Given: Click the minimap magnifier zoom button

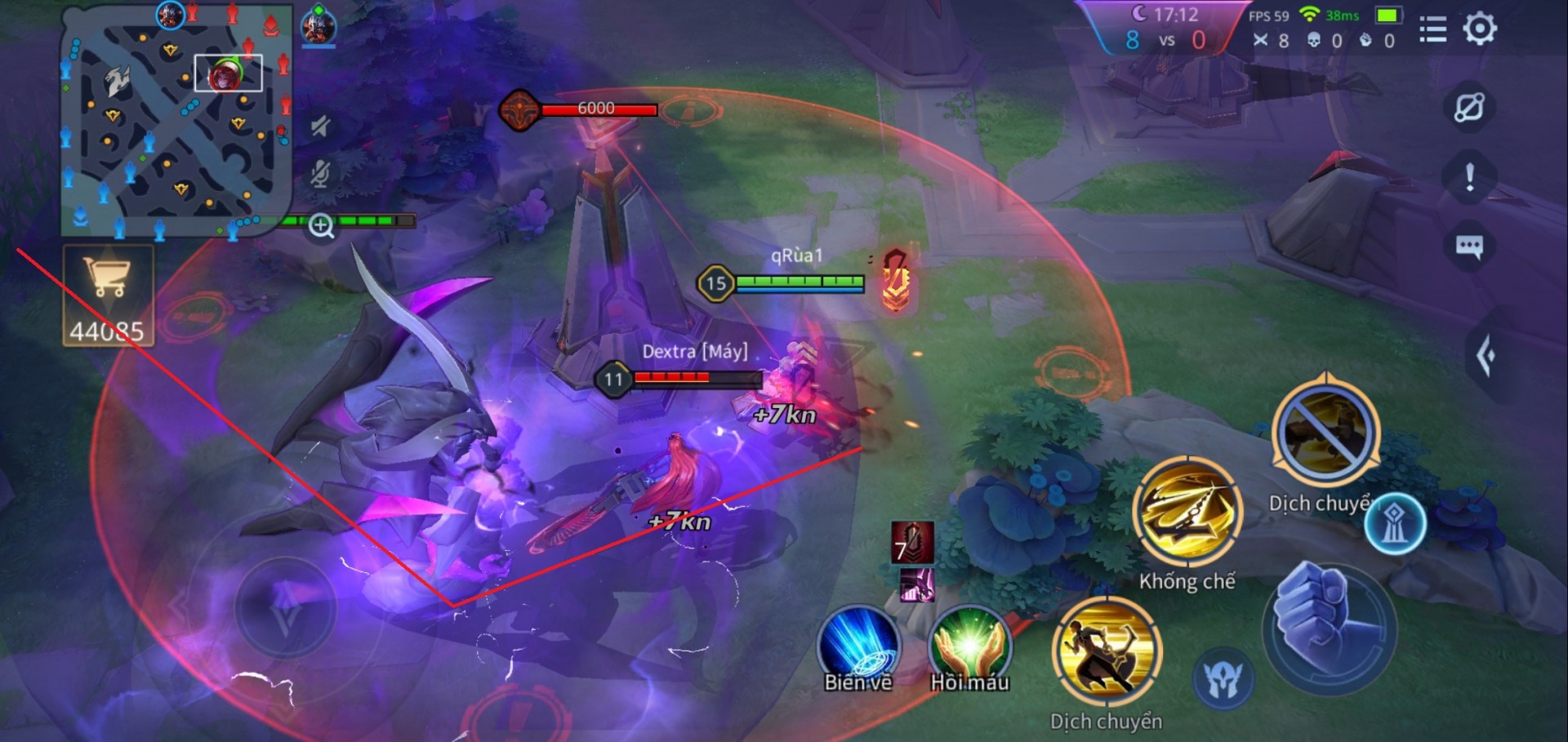Looking at the screenshot, I should point(321,225).
